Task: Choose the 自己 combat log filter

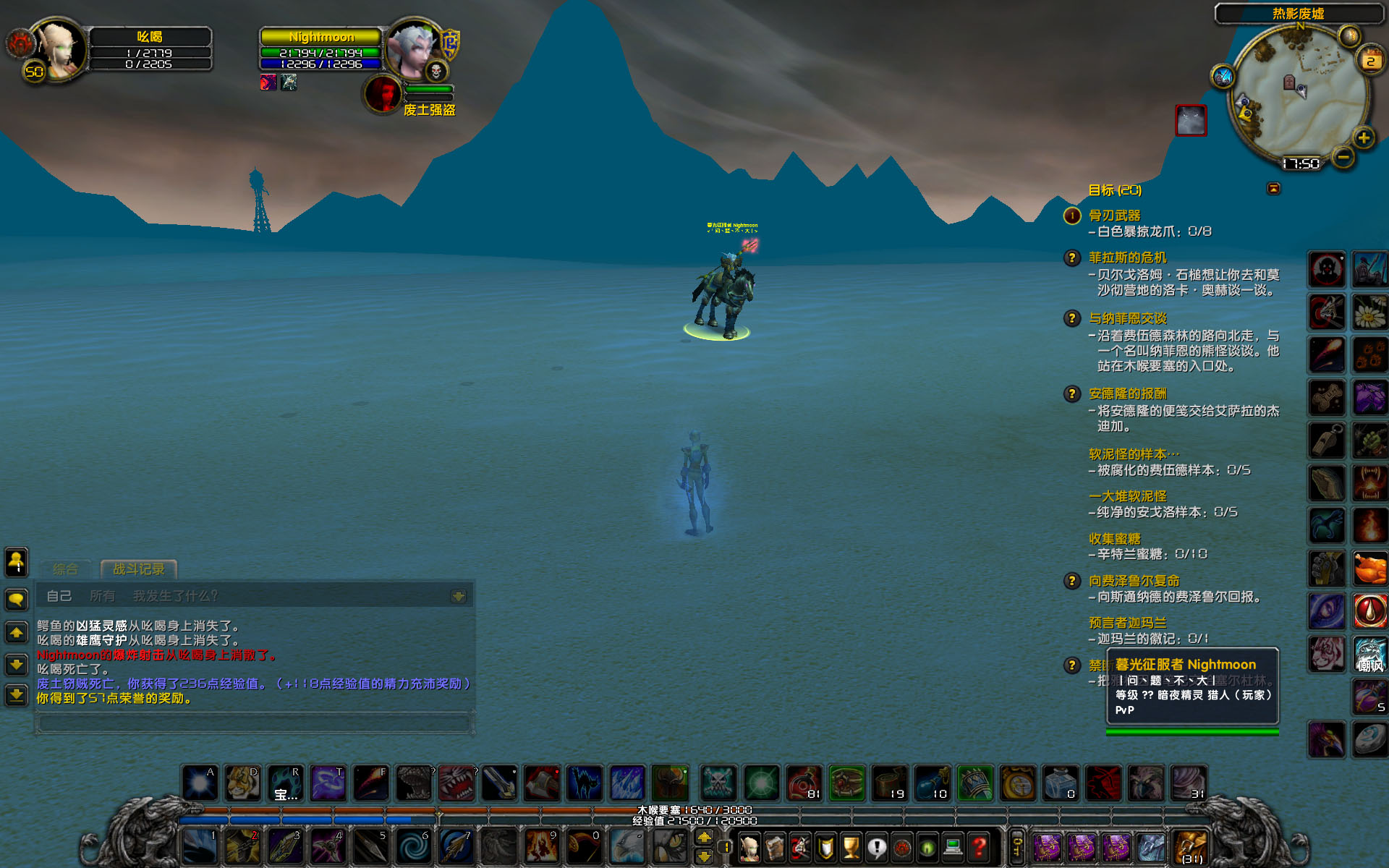Action: click(59, 596)
